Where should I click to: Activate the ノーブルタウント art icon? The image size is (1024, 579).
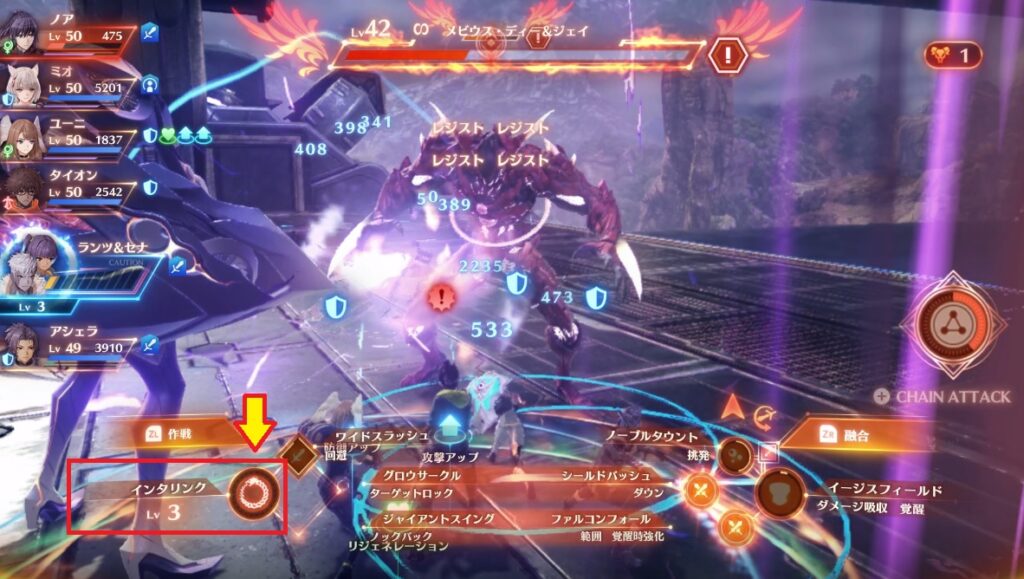736,455
